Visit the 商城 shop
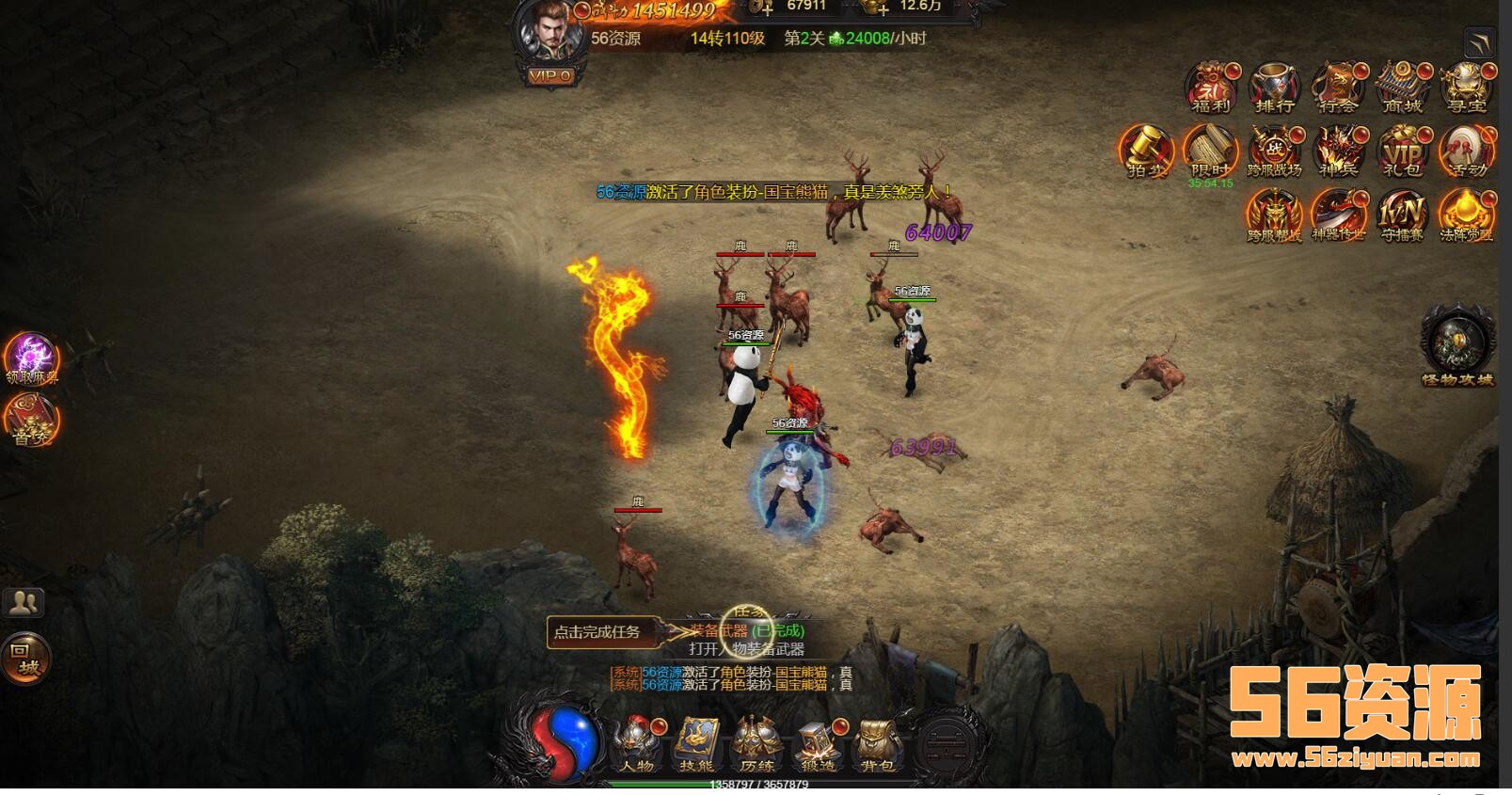Image resolution: width=1512 pixels, height=795 pixels. pyautogui.click(x=1402, y=87)
